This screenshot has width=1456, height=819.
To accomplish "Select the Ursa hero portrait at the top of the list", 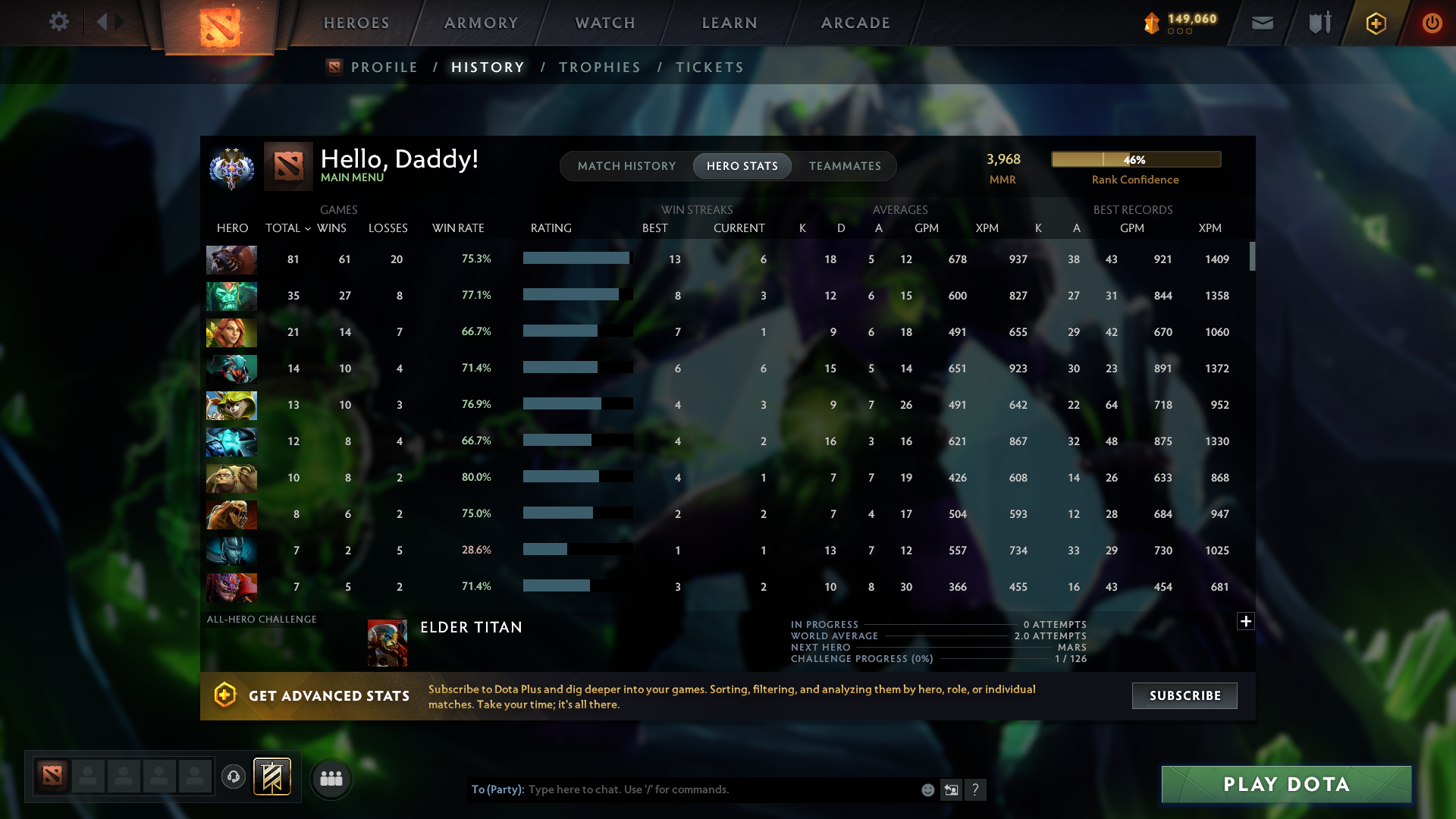I will [231, 260].
